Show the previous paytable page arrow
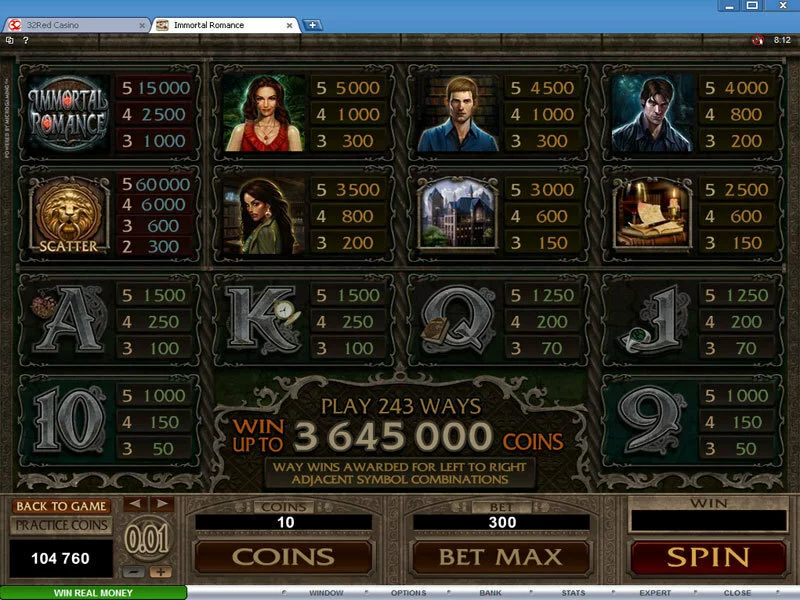The height and width of the screenshot is (600, 800). coord(135,504)
